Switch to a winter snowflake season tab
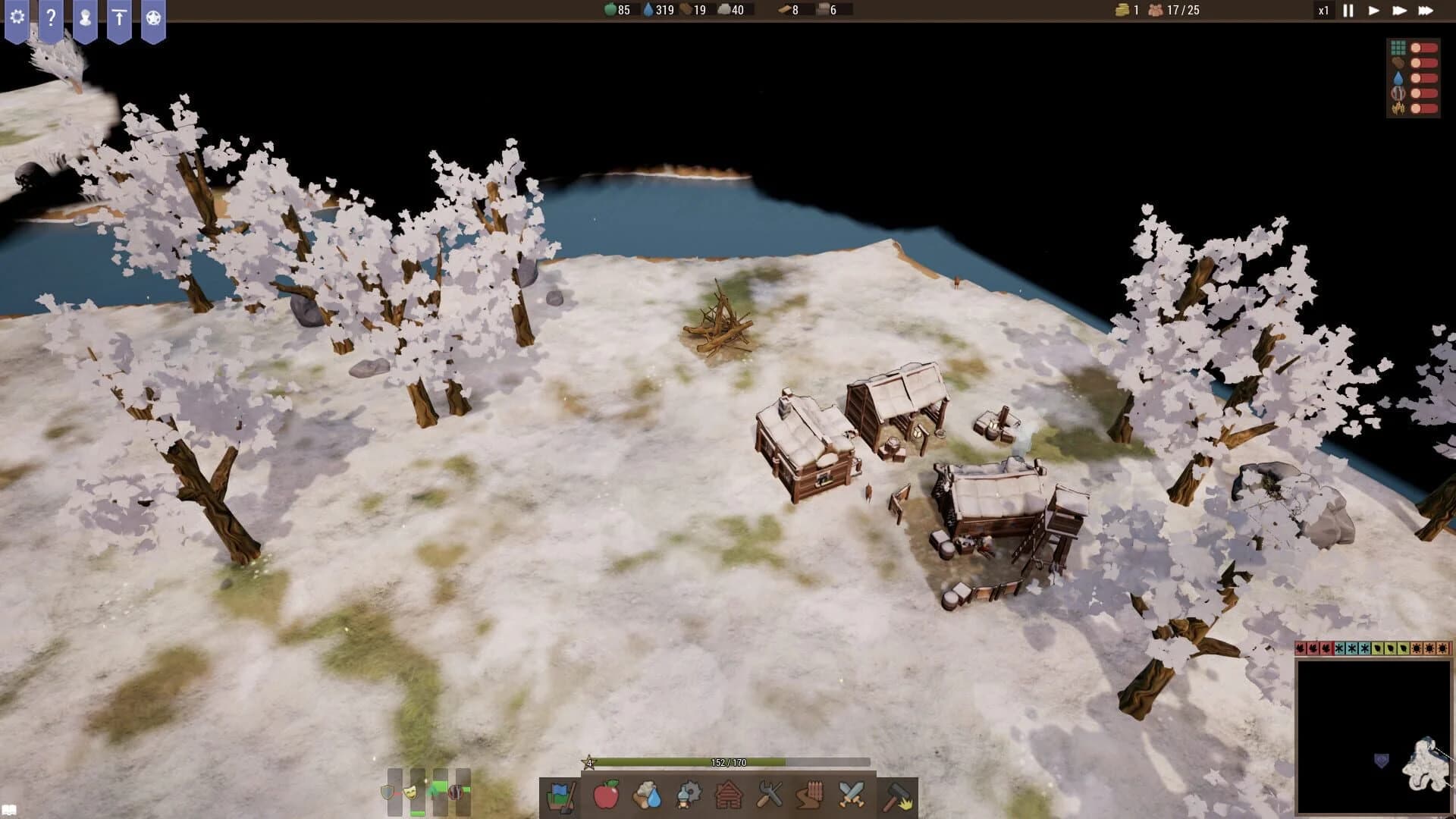 pyautogui.click(x=1352, y=650)
